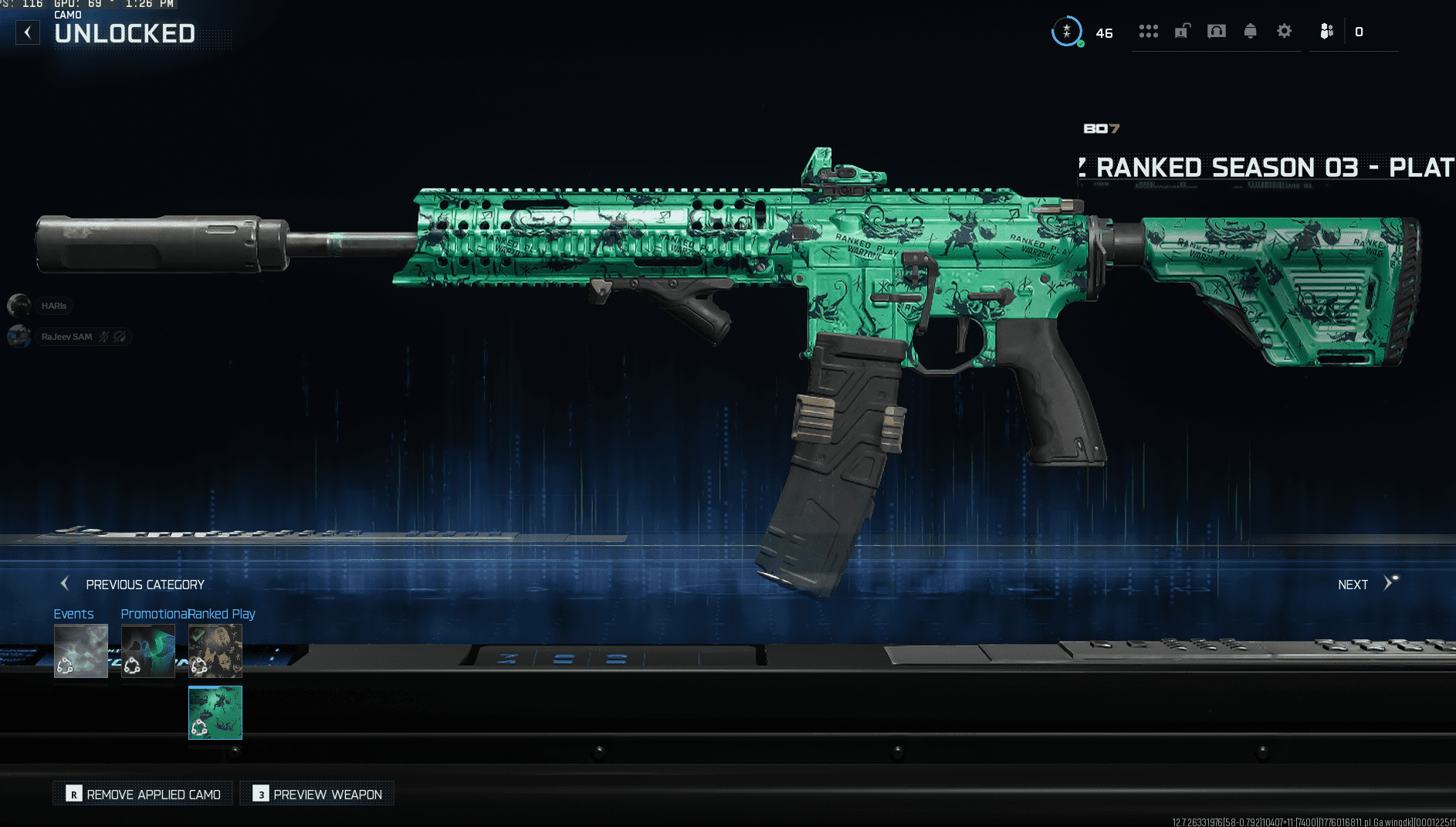Go to the previous camo category
The width and height of the screenshot is (1456, 827).
point(133,585)
